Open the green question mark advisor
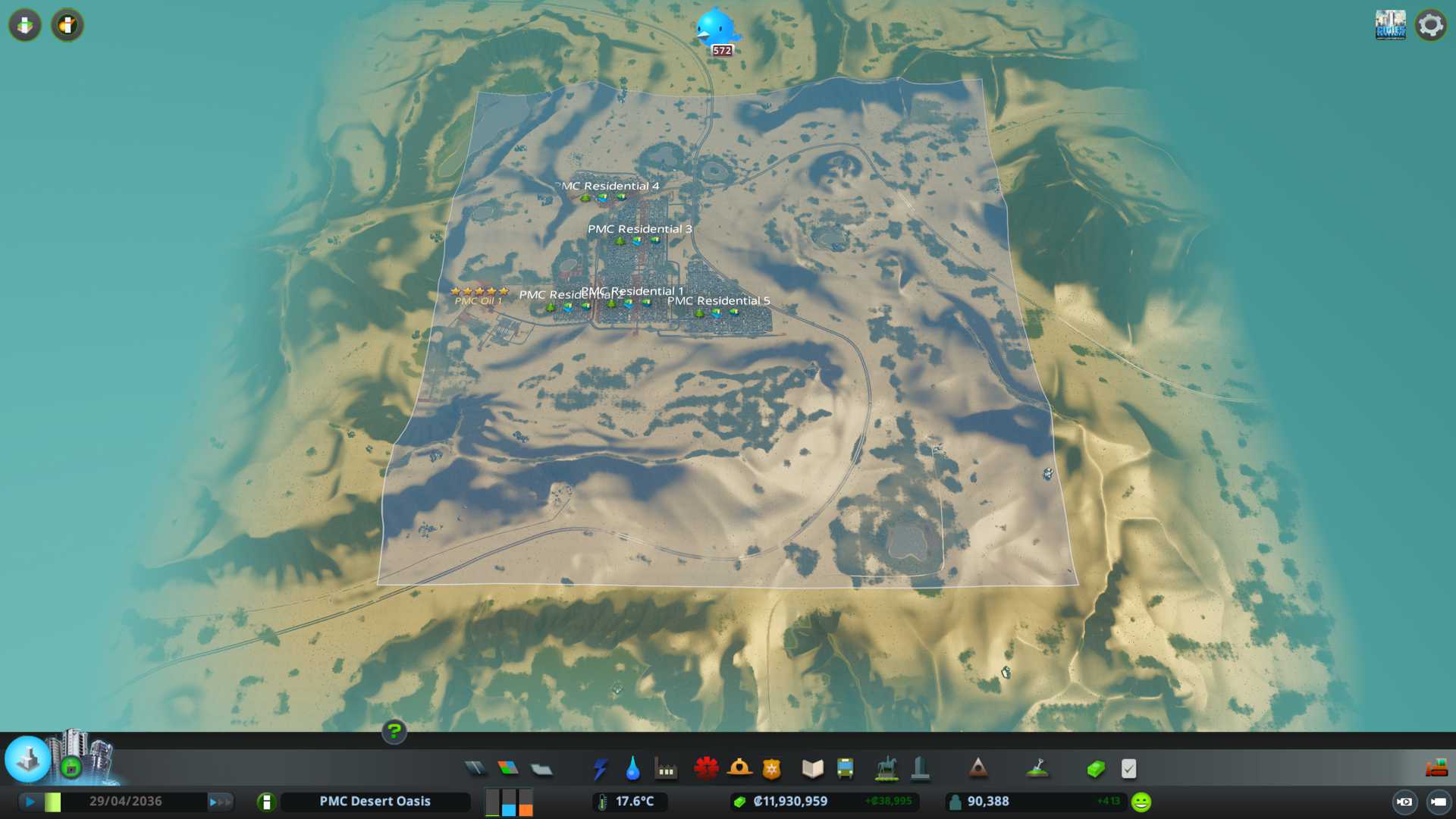Screen dimensions: 1456x819 point(394,732)
